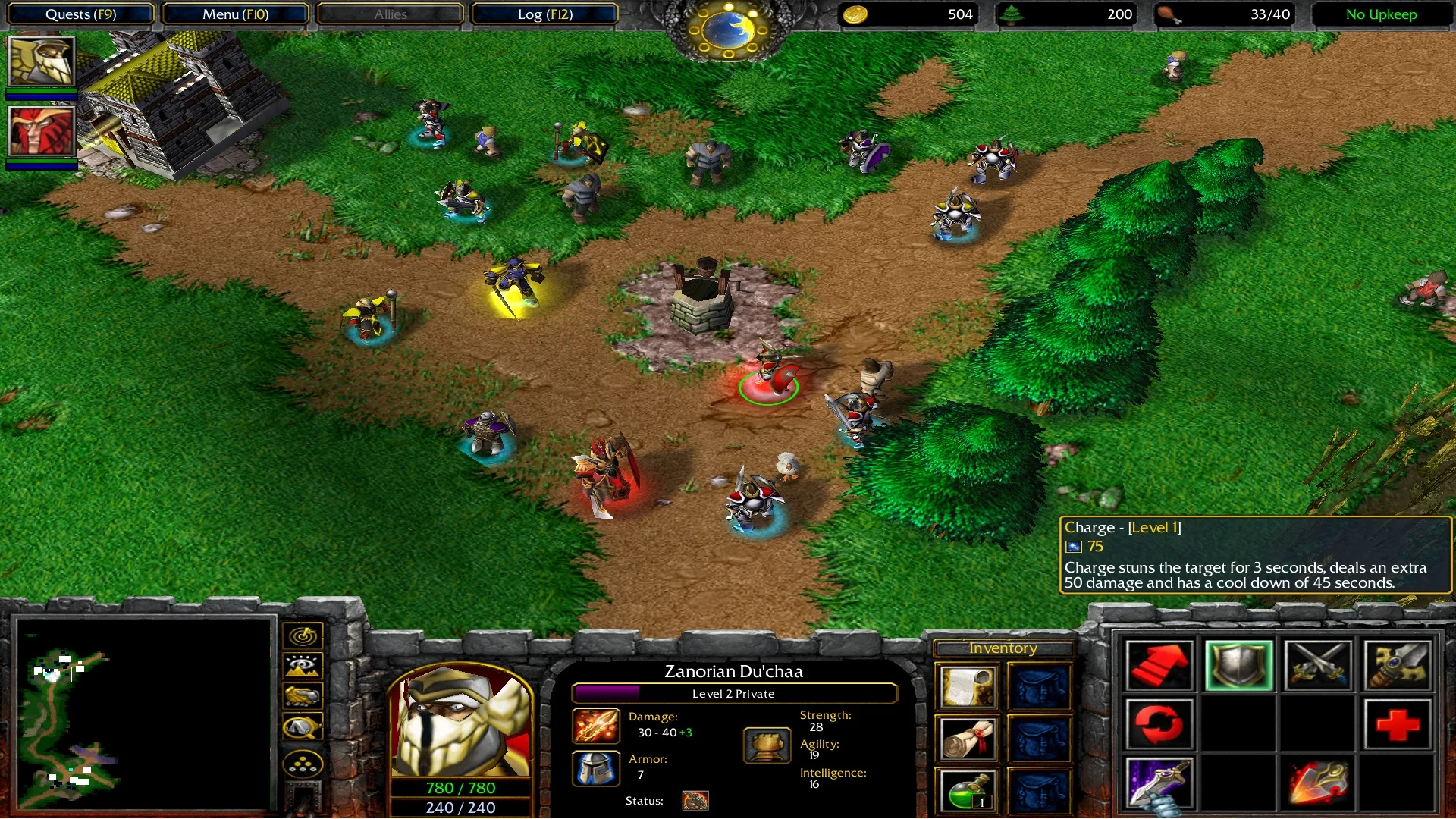Screen dimensions: 1456x819
Task: Click the minimap signal ping button
Action: pyautogui.click(x=303, y=635)
